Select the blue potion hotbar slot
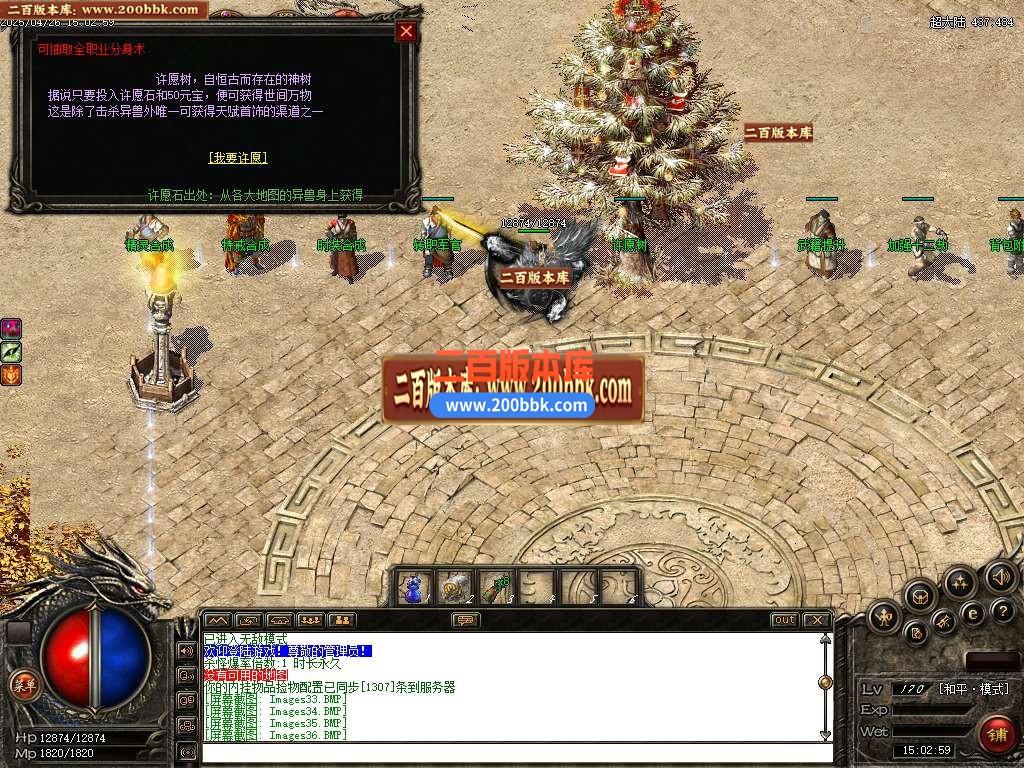Screen dimensions: 1024x768 pos(413,588)
